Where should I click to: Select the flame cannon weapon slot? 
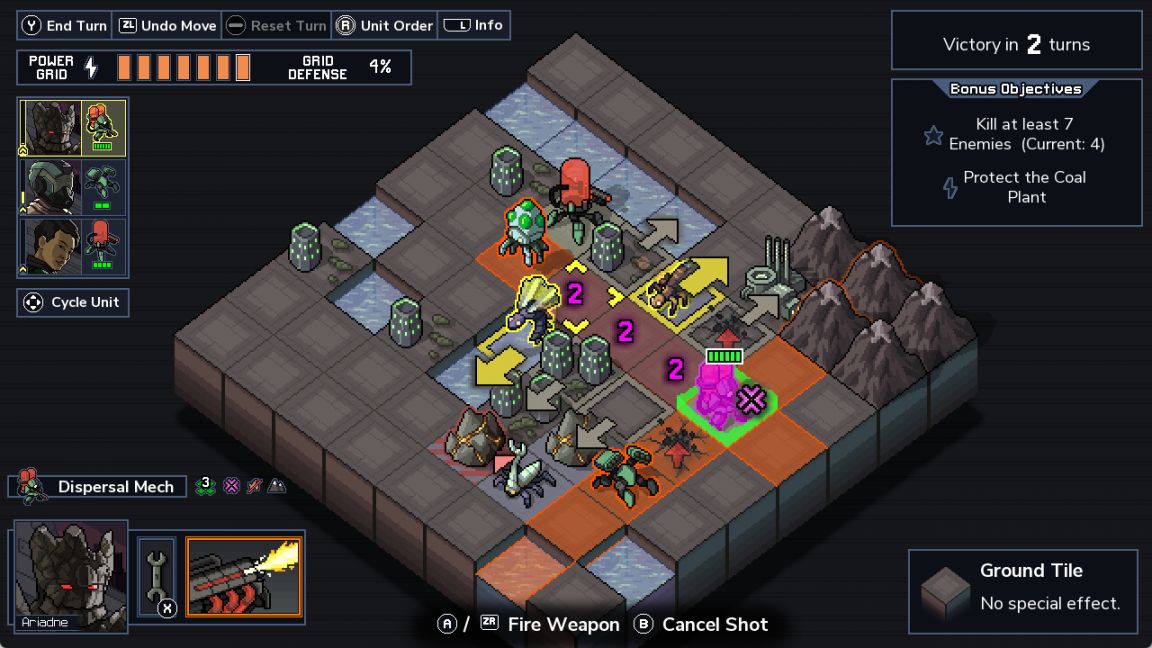pos(244,577)
